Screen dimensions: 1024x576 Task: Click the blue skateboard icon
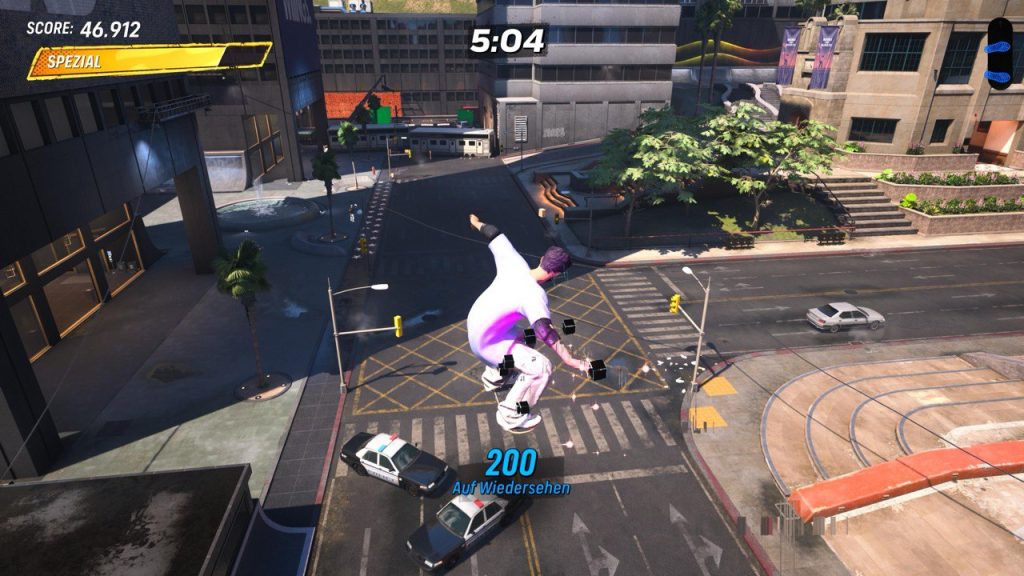999,52
